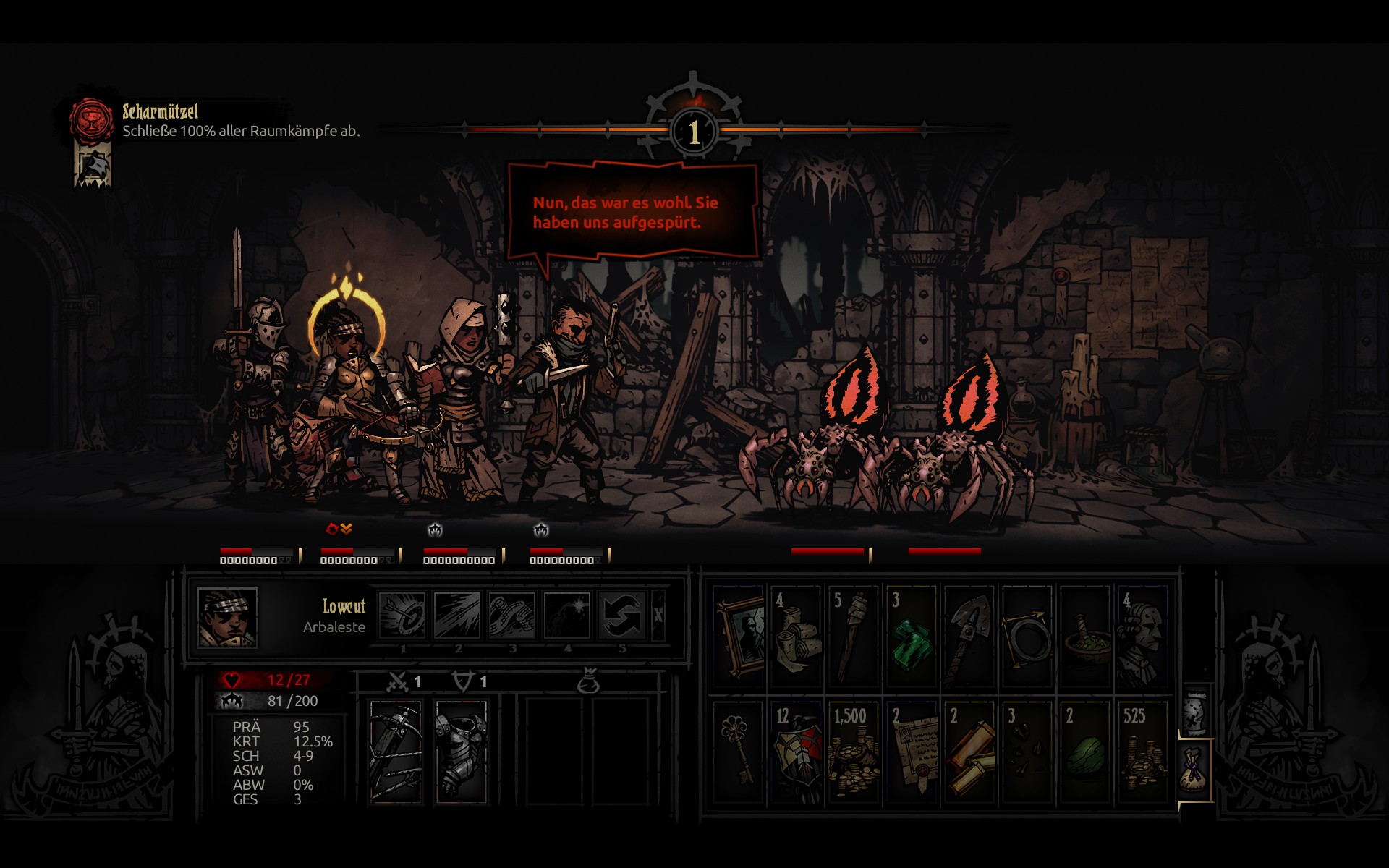
Task: Select the 1,500 gold pile
Action: pyautogui.click(x=854, y=752)
